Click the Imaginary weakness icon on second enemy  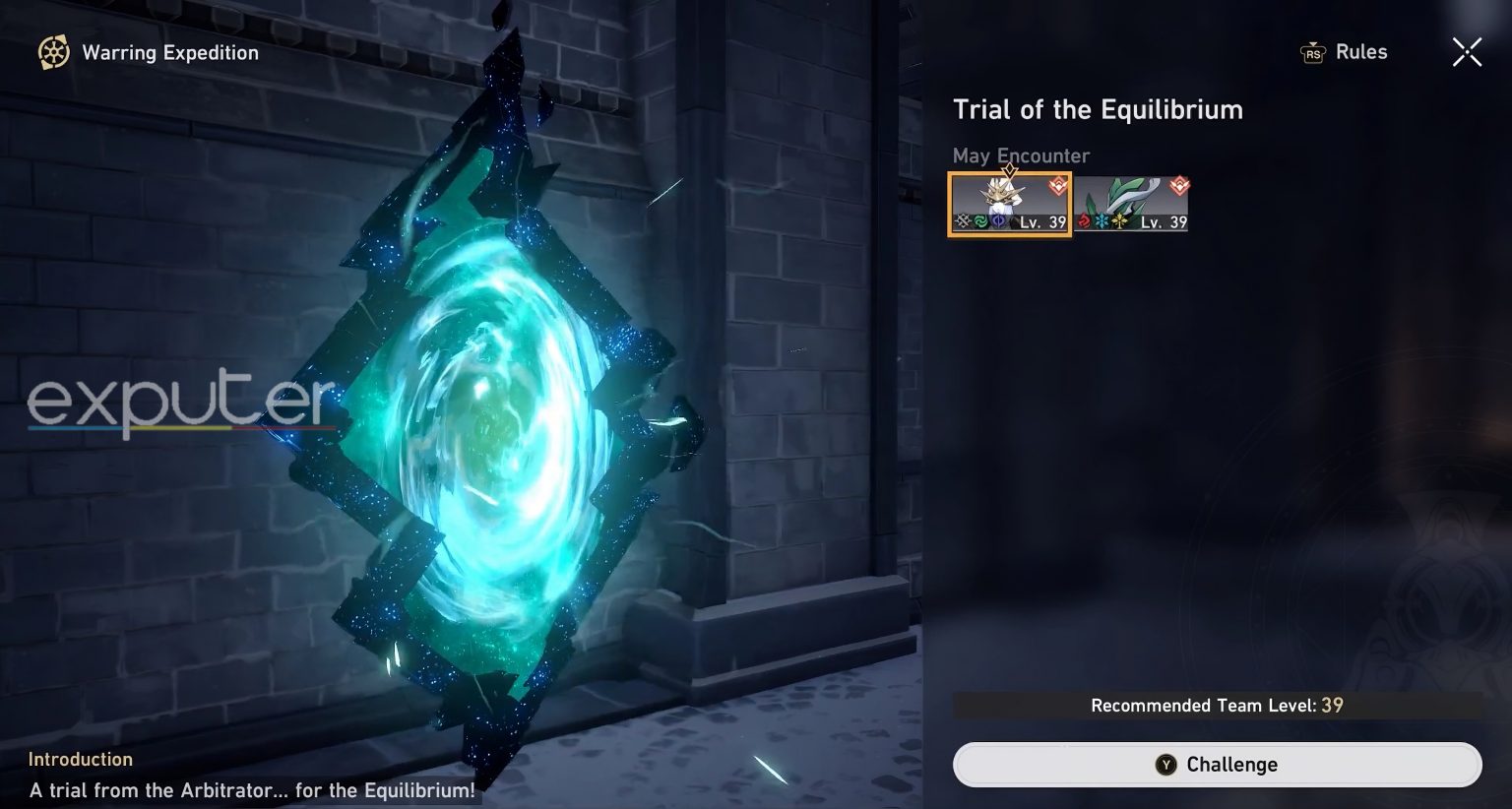1119,220
